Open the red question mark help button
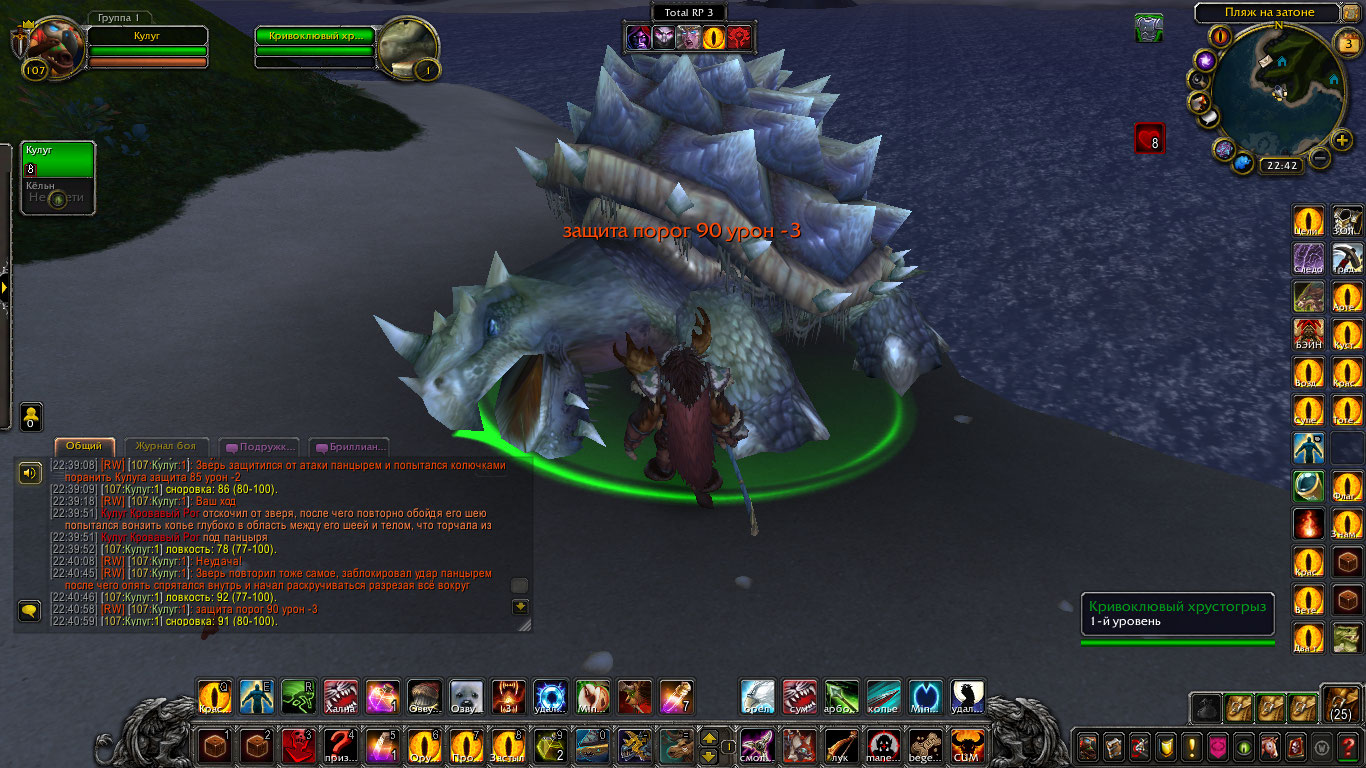Viewport: 1366px width, 768px height. pyautogui.click(x=1348, y=746)
